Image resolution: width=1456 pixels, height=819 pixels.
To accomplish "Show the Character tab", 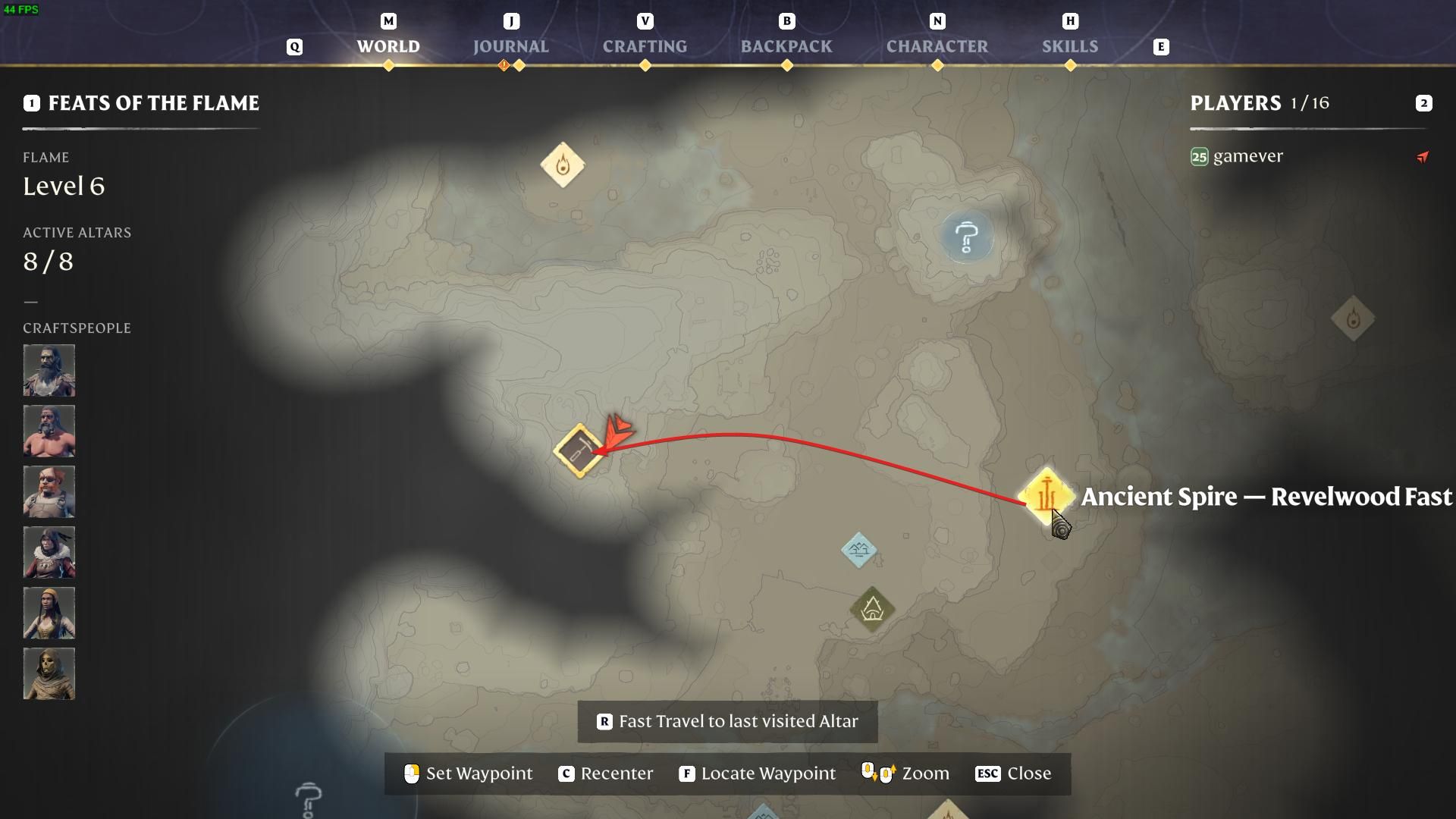I will point(937,46).
